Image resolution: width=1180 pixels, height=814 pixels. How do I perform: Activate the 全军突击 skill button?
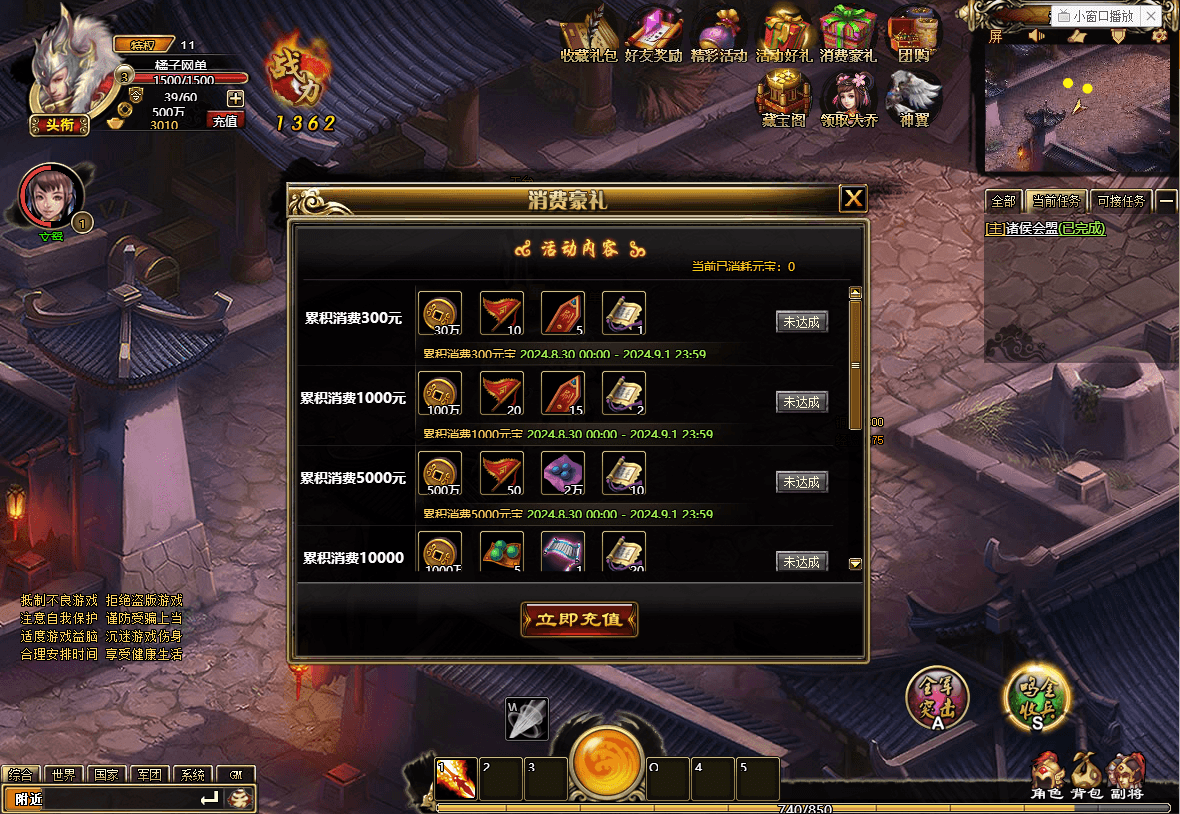point(937,699)
